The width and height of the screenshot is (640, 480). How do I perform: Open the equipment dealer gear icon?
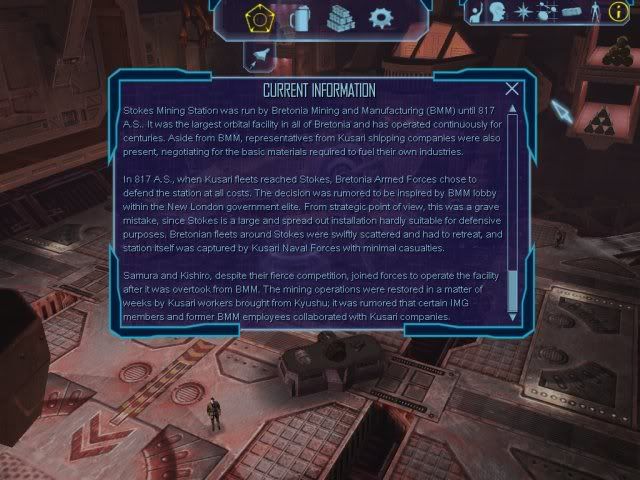click(381, 17)
